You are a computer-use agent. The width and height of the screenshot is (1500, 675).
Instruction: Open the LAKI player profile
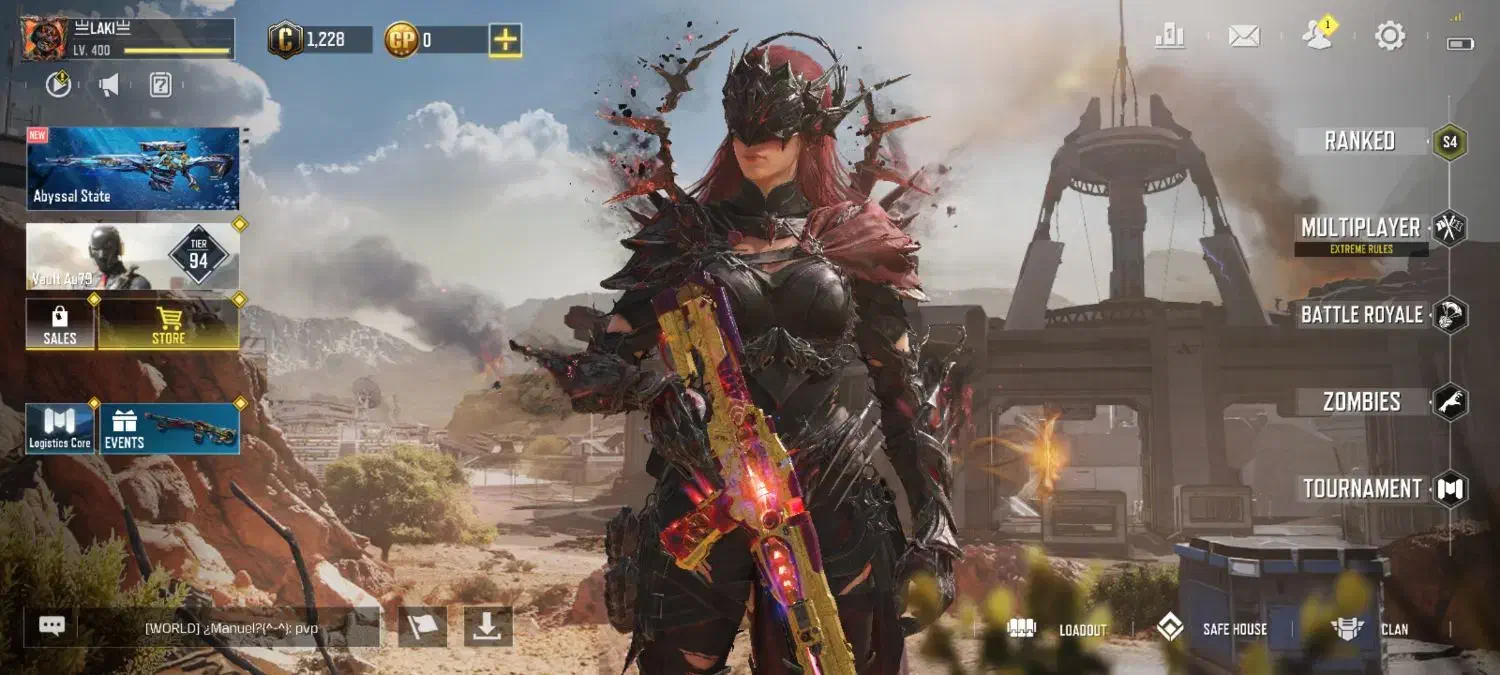click(x=127, y=40)
